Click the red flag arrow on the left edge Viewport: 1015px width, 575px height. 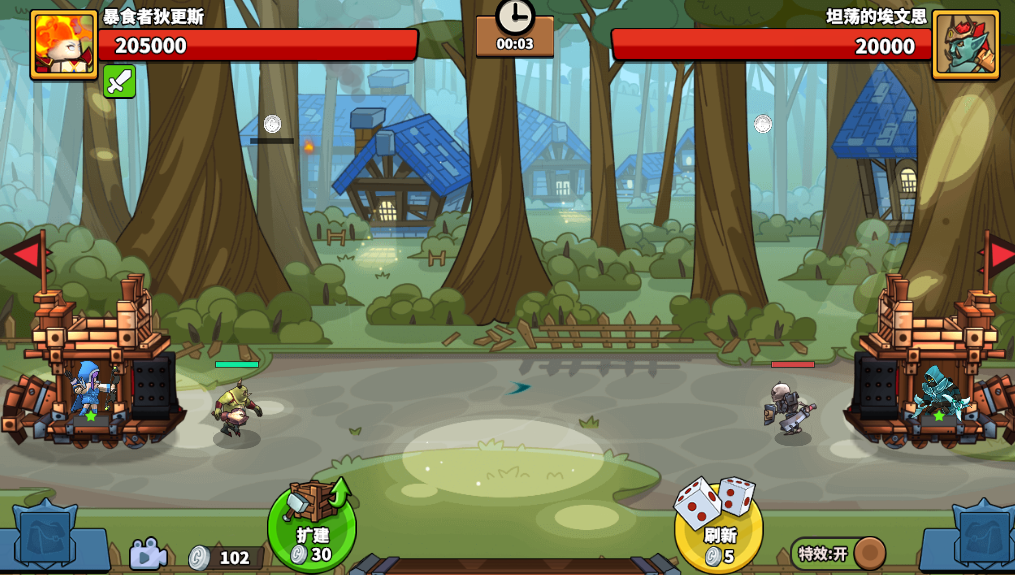[22, 256]
